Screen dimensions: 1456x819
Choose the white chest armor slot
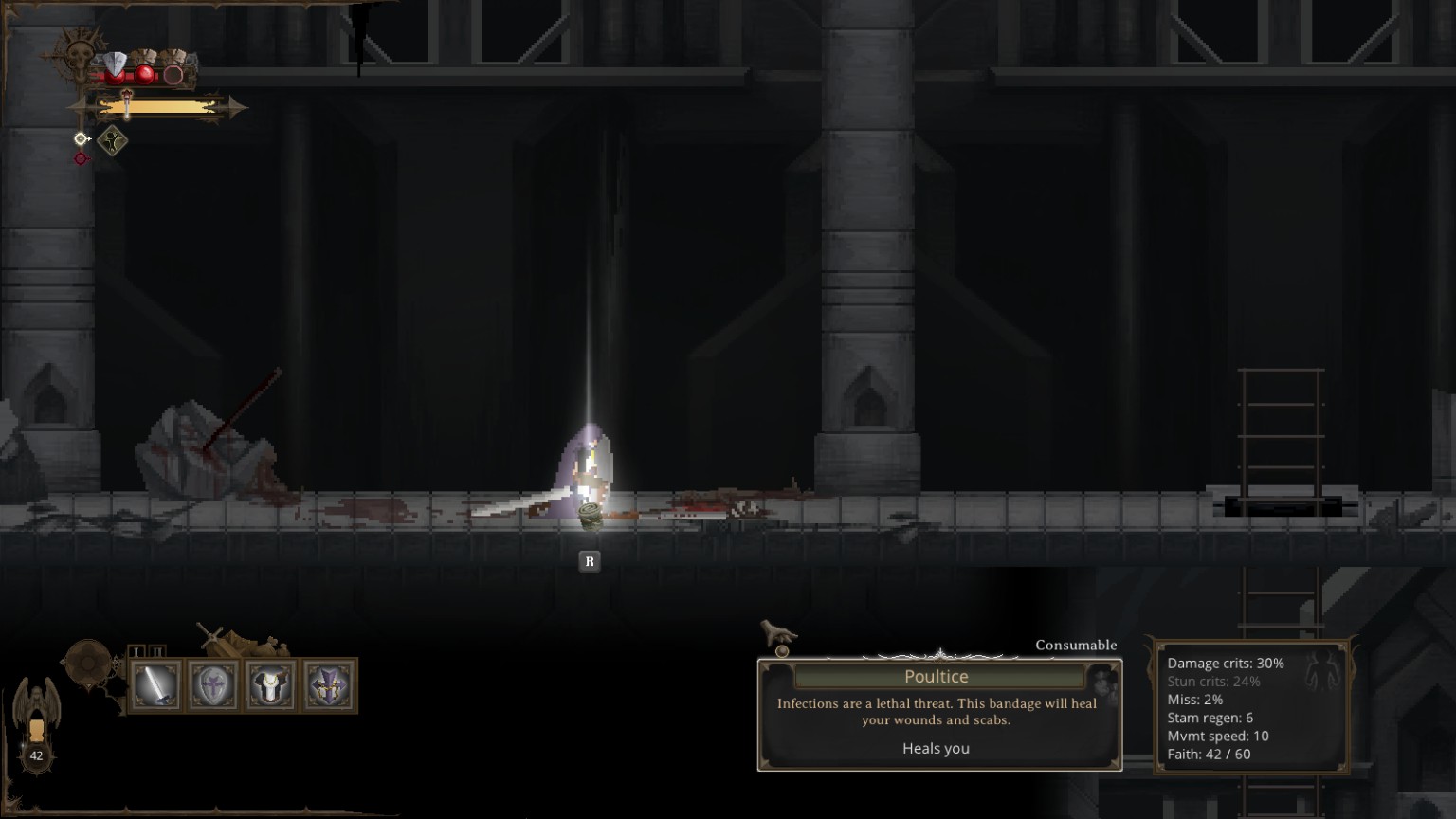point(271,685)
